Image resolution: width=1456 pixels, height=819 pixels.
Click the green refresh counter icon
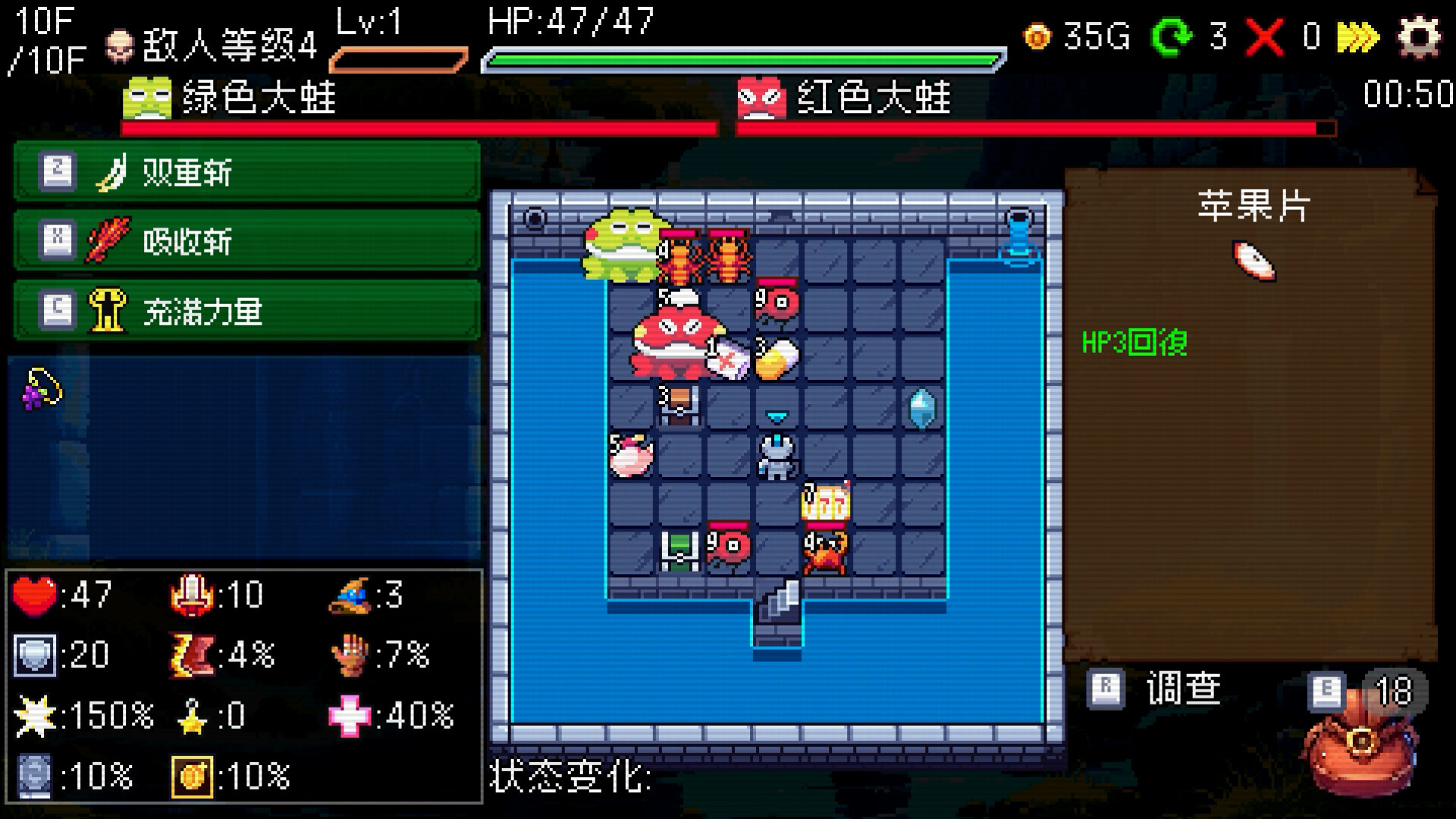coord(1174,36)
